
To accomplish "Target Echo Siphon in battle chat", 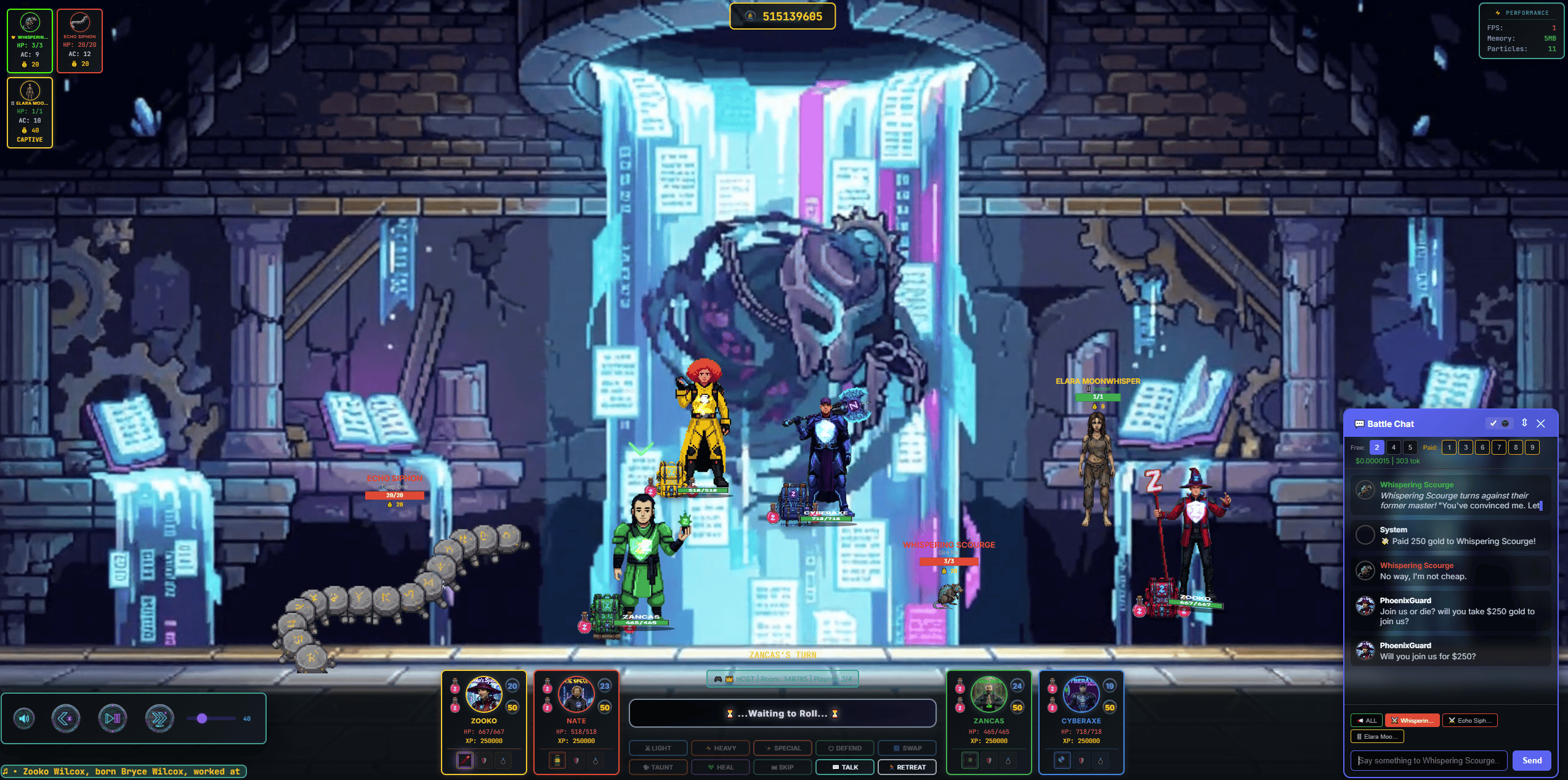I will pos(1469,720).
